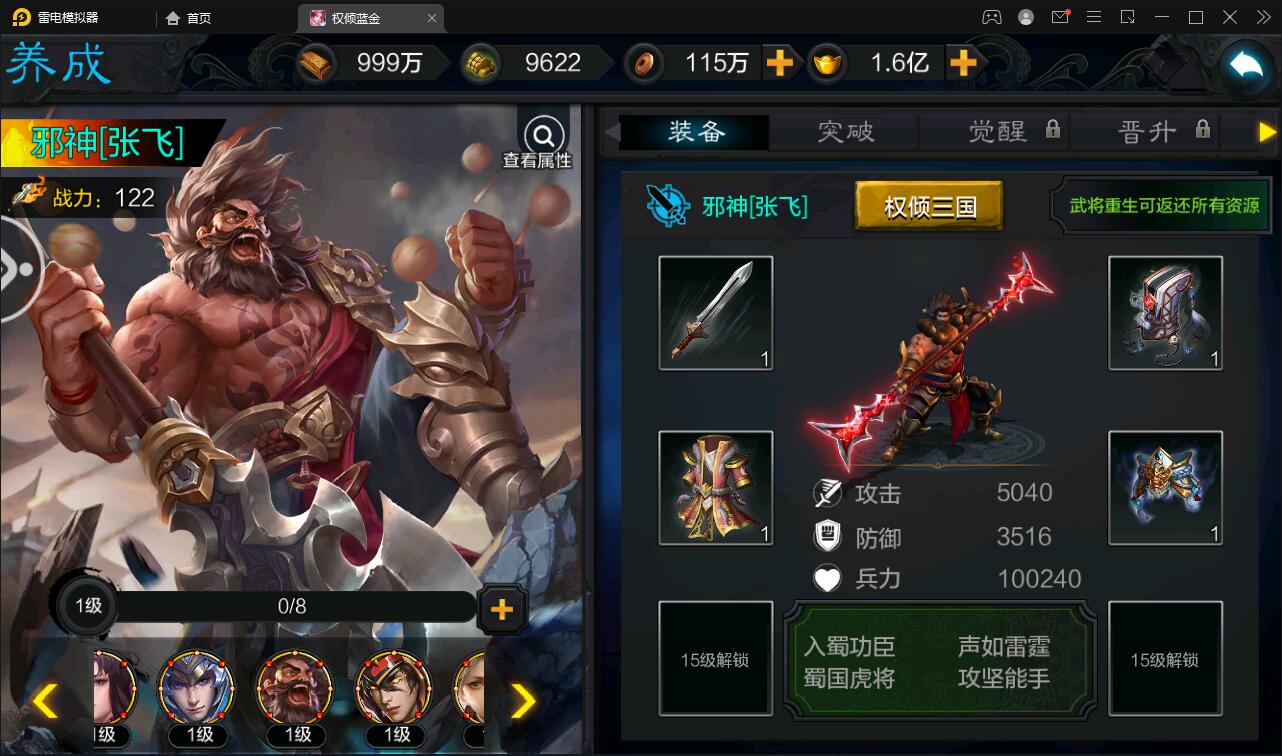Select the 权倾蓝金 game tab
The height and width of the screenshot is (756, 1282).
tap(362, 17)
